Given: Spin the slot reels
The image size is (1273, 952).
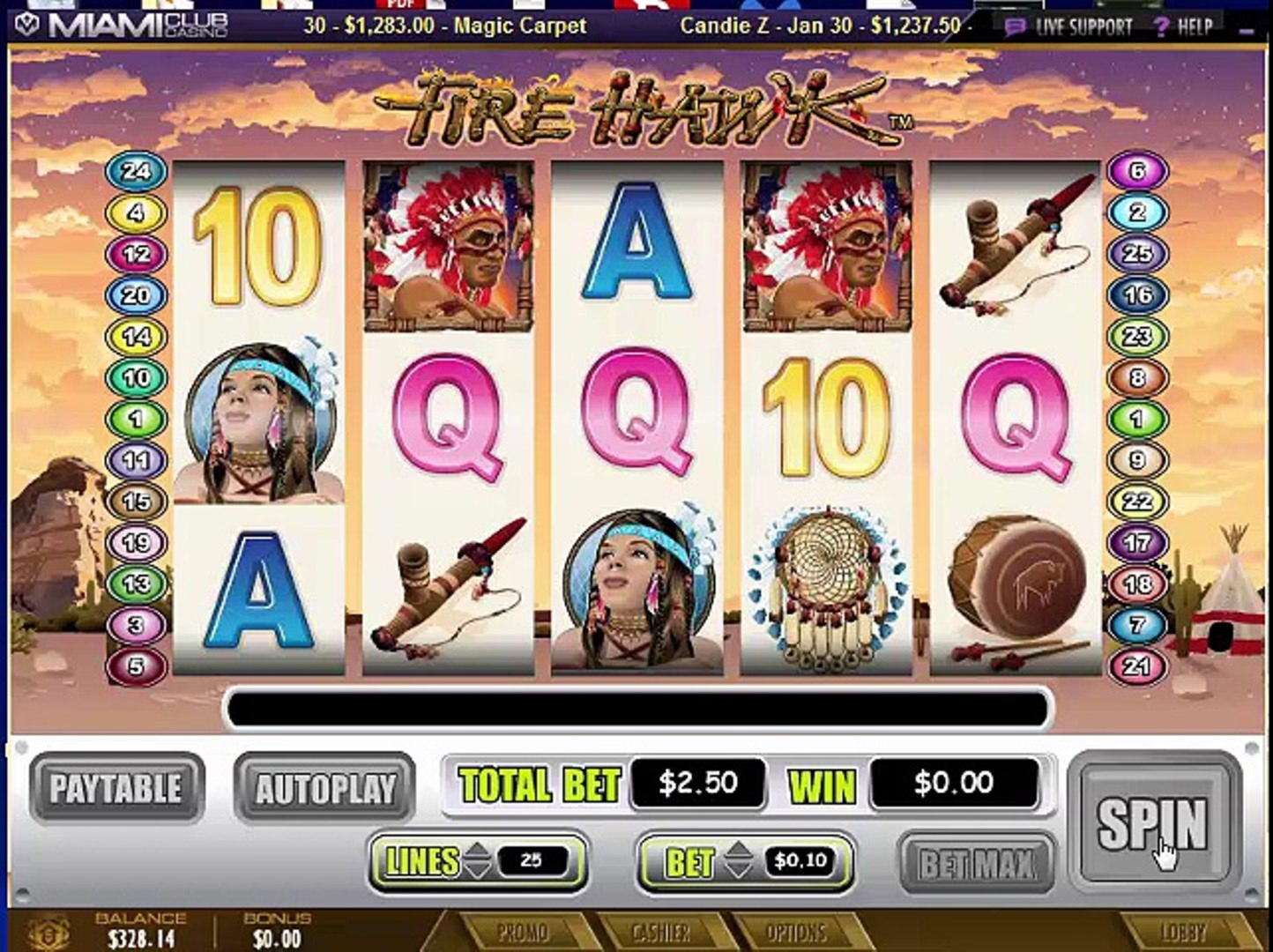Looking at the screenshot, I should [x=1153, y=823].
